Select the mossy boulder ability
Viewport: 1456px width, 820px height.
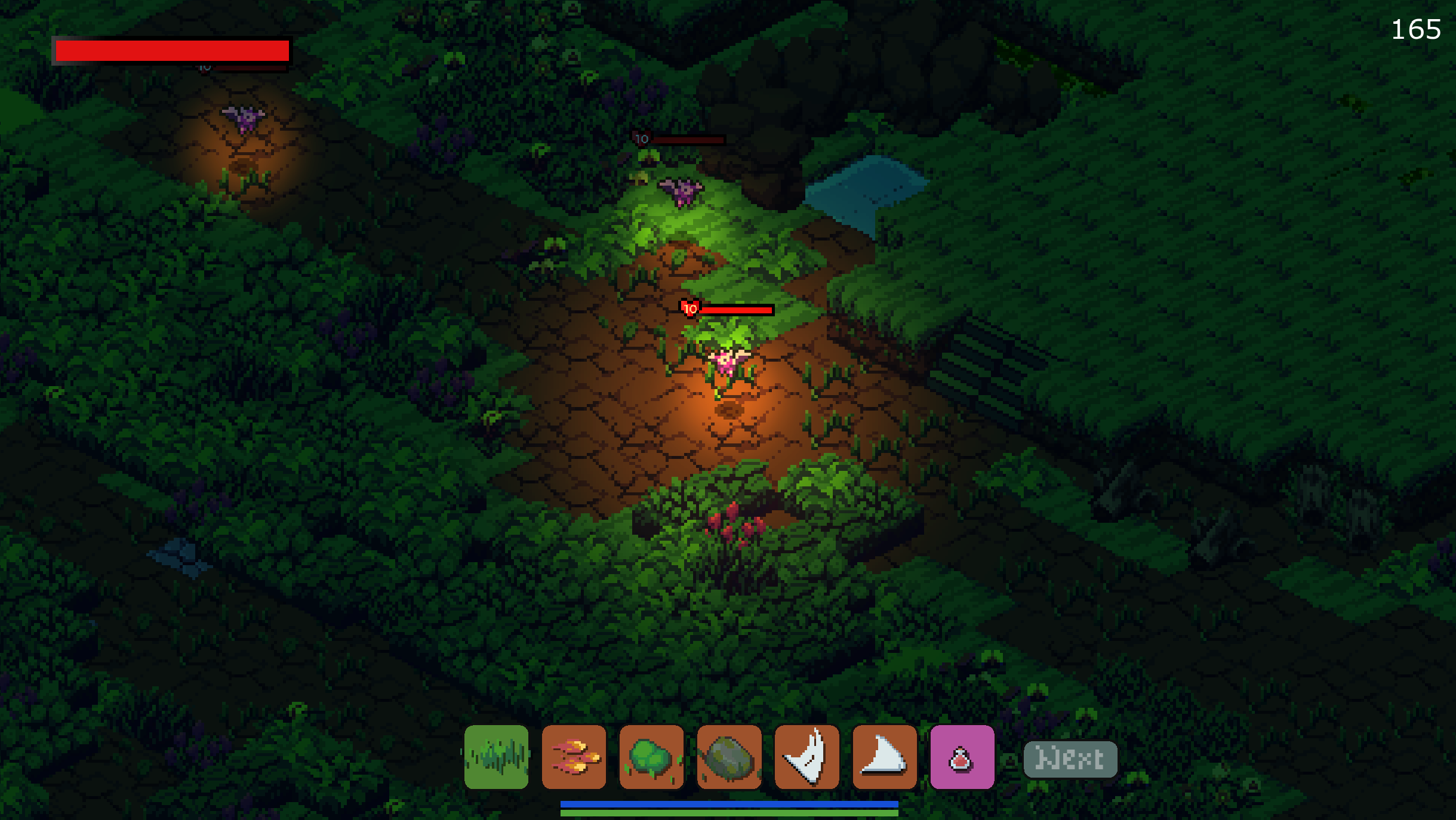tap(729, 757)
